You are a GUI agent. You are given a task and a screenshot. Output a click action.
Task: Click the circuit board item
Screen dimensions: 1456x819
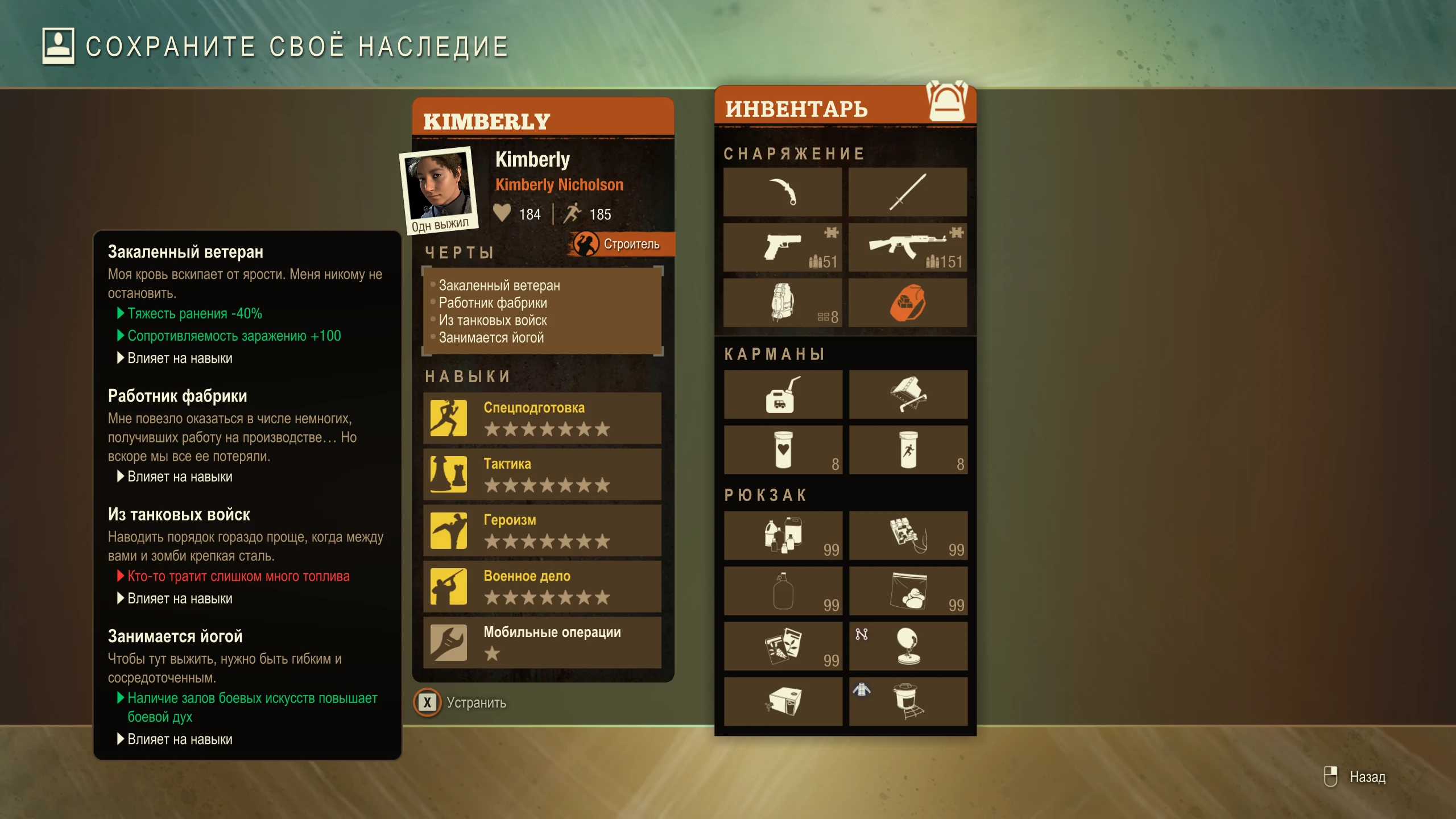tap(909, 535)
